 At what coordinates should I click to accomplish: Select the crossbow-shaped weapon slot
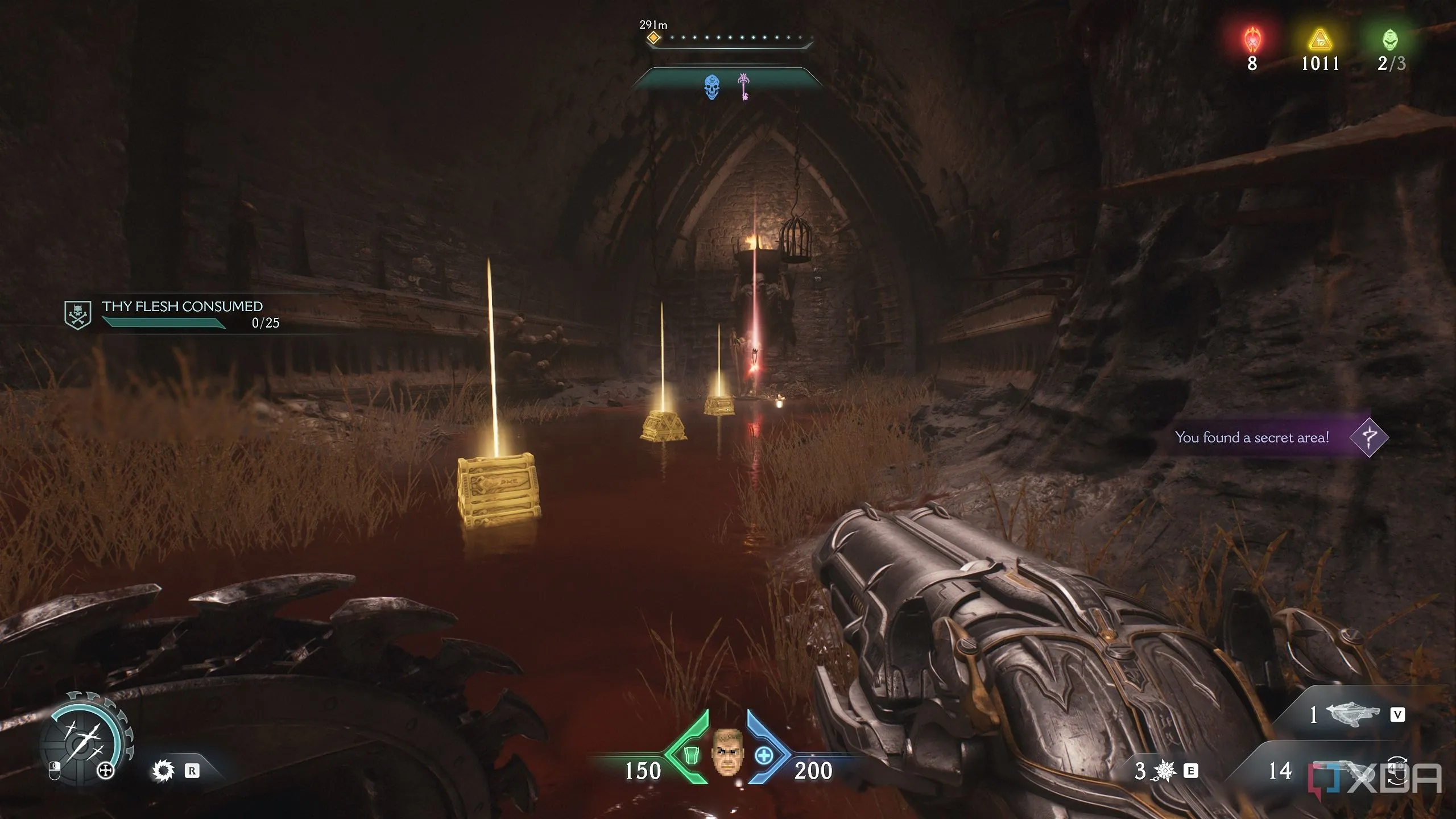[1352, 714]
